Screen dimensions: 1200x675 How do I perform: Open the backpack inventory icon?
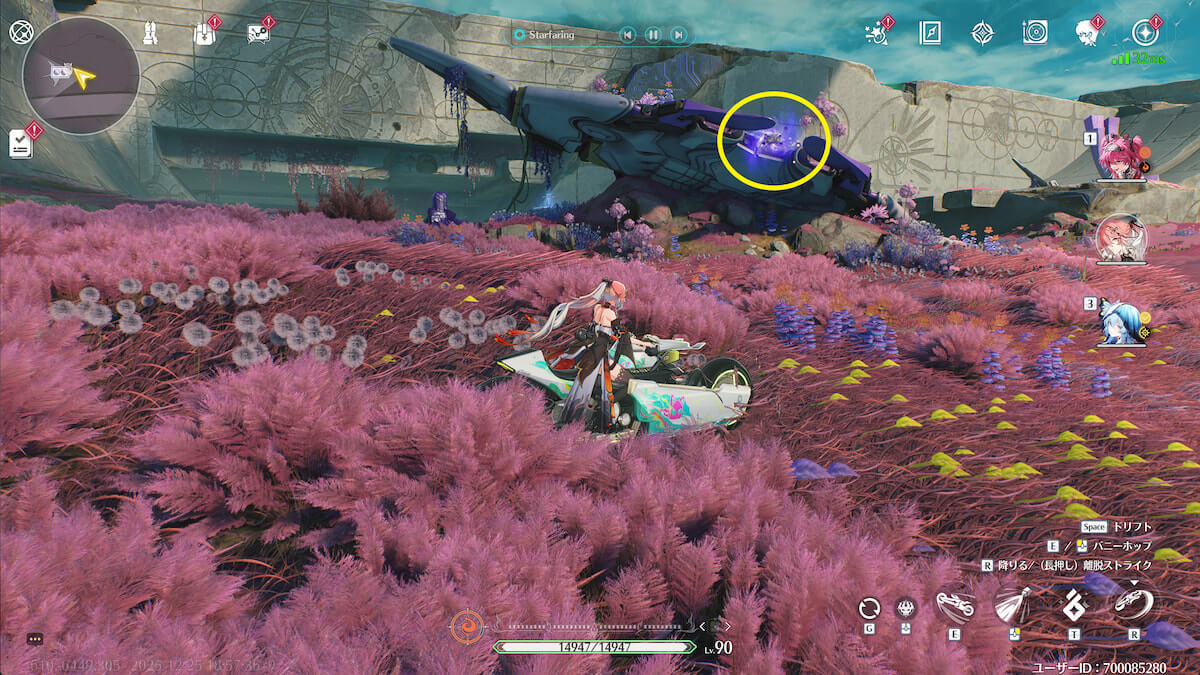203,35
